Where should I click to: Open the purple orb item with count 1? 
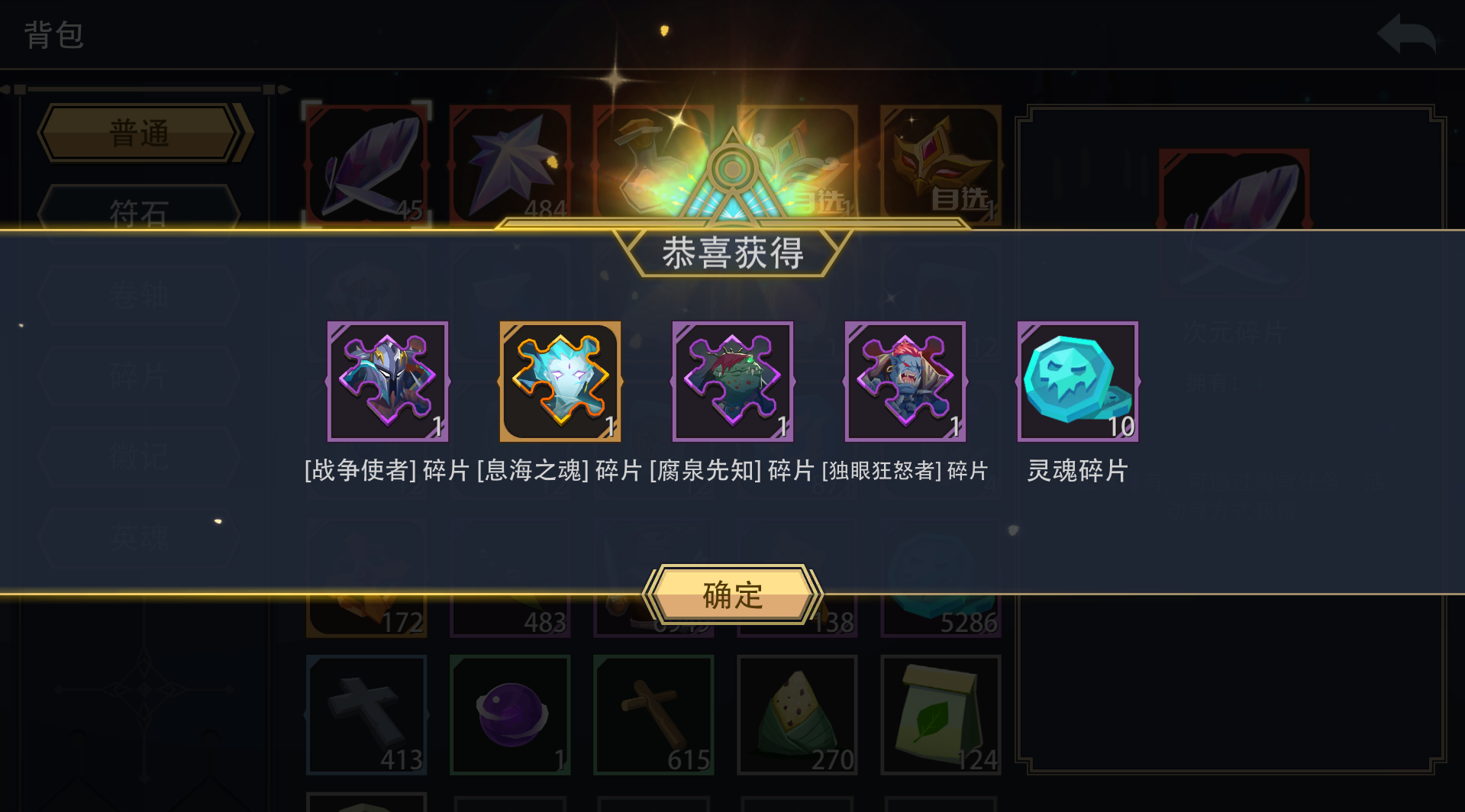[510, 714]
